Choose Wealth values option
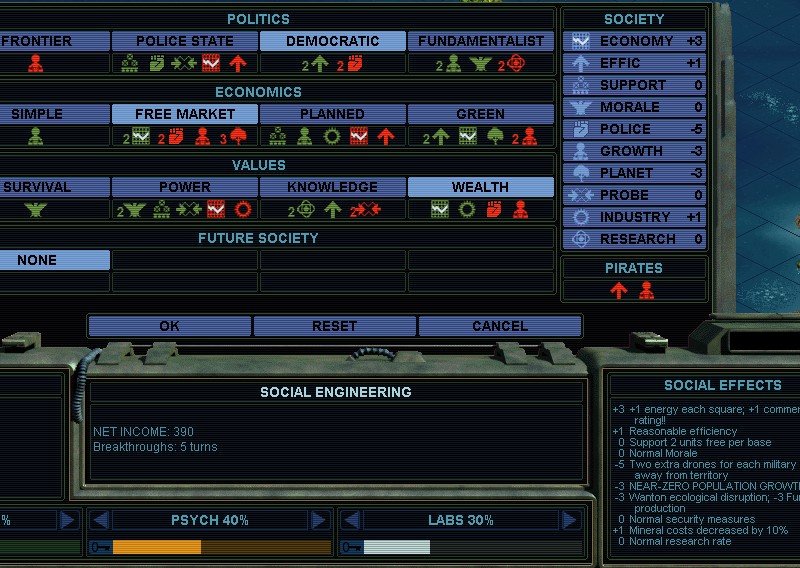 tap(481, 187)
